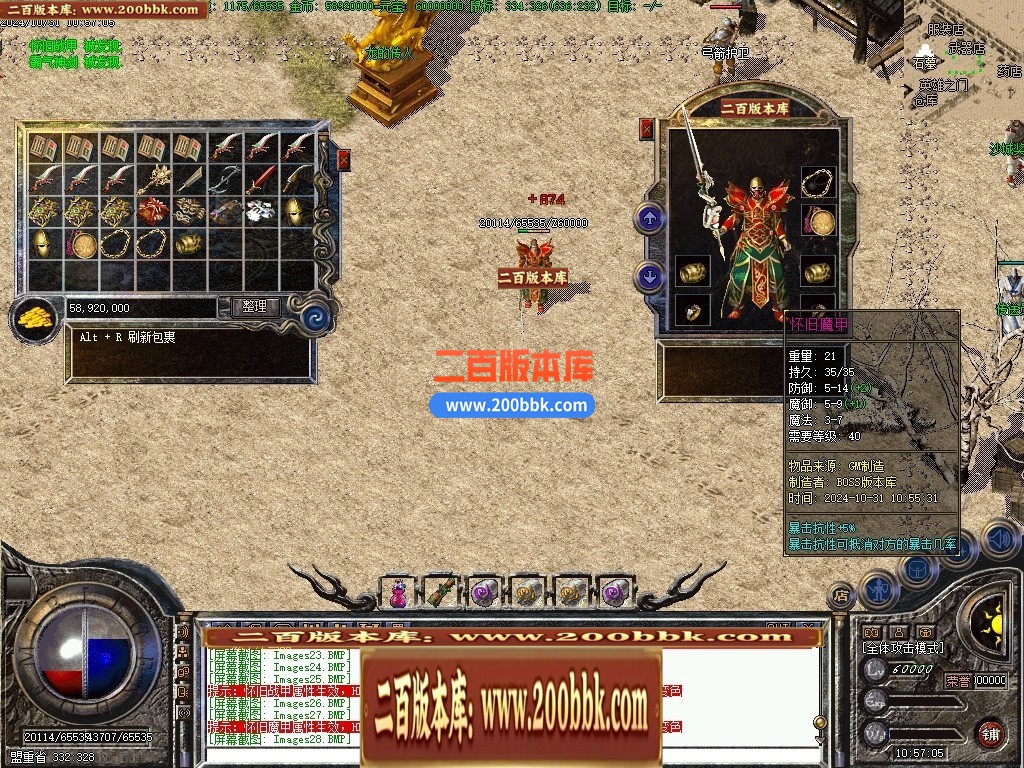Open the 铺 stall button
Screen dimensions: 1024x768
[x=990, y=732]
